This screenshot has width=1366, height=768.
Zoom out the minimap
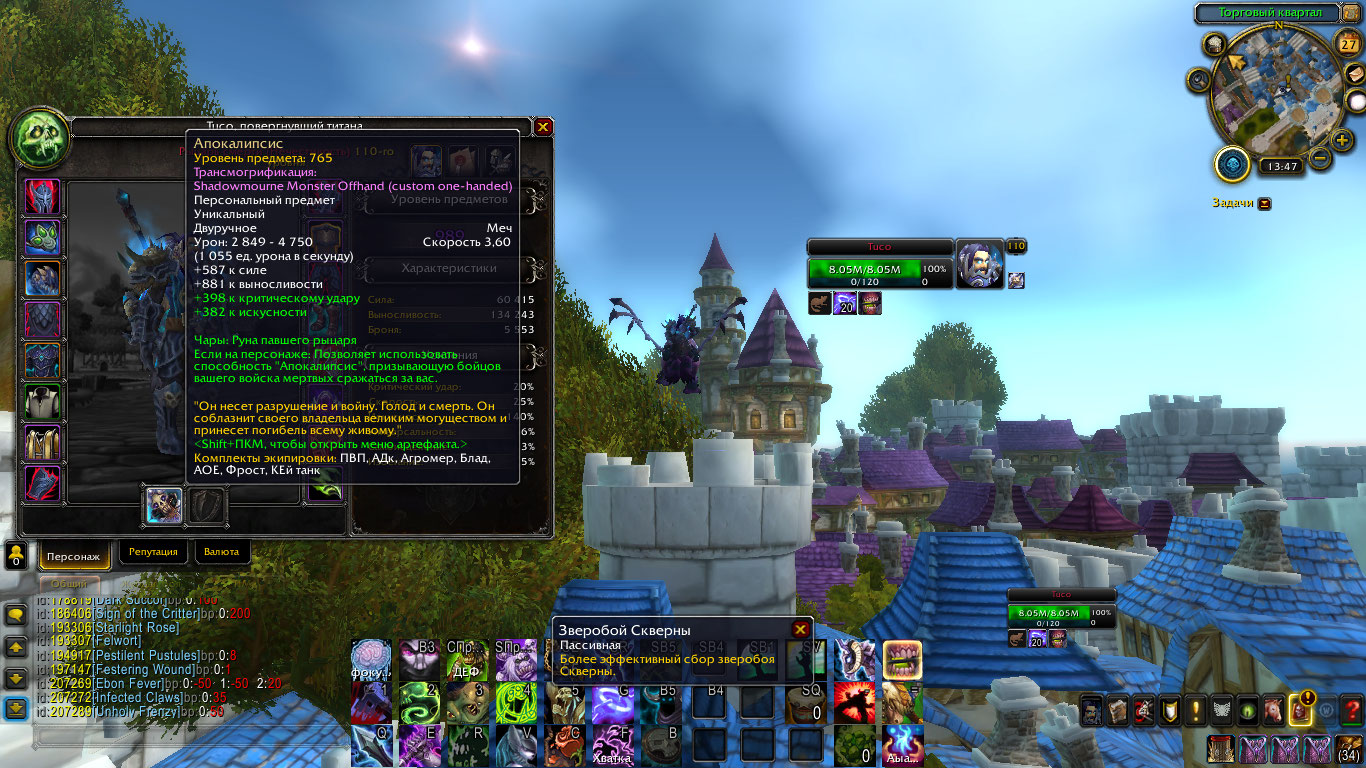coord(1320,158)
